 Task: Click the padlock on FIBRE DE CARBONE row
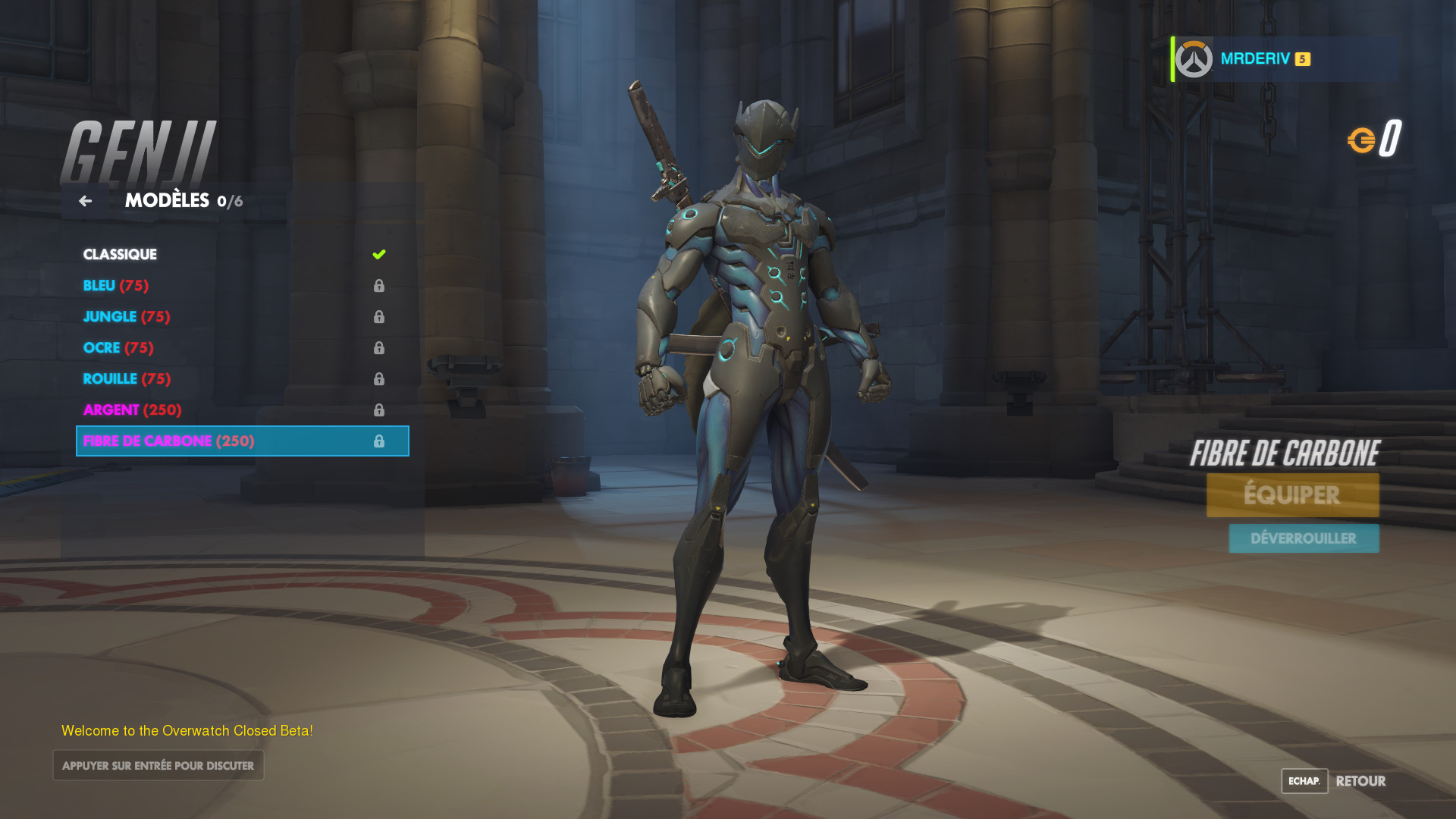pos(379,441)
